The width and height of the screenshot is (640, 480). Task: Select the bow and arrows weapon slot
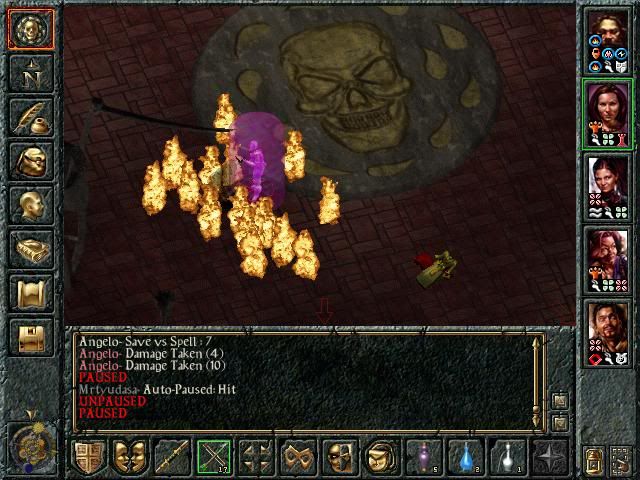pyautogui.click(x=214, y=457)
